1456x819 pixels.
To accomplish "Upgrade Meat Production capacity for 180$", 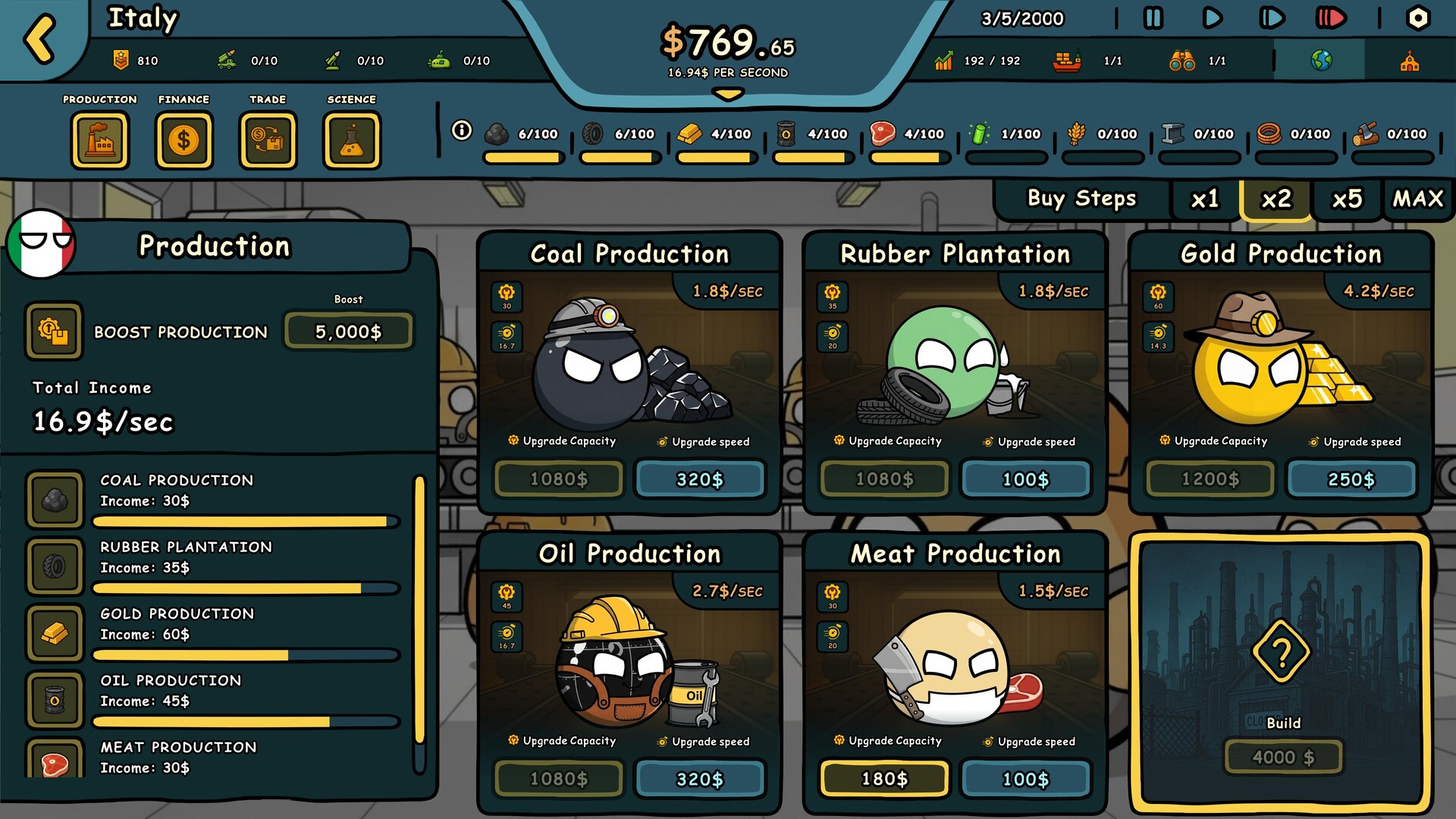I will point(884,779).
